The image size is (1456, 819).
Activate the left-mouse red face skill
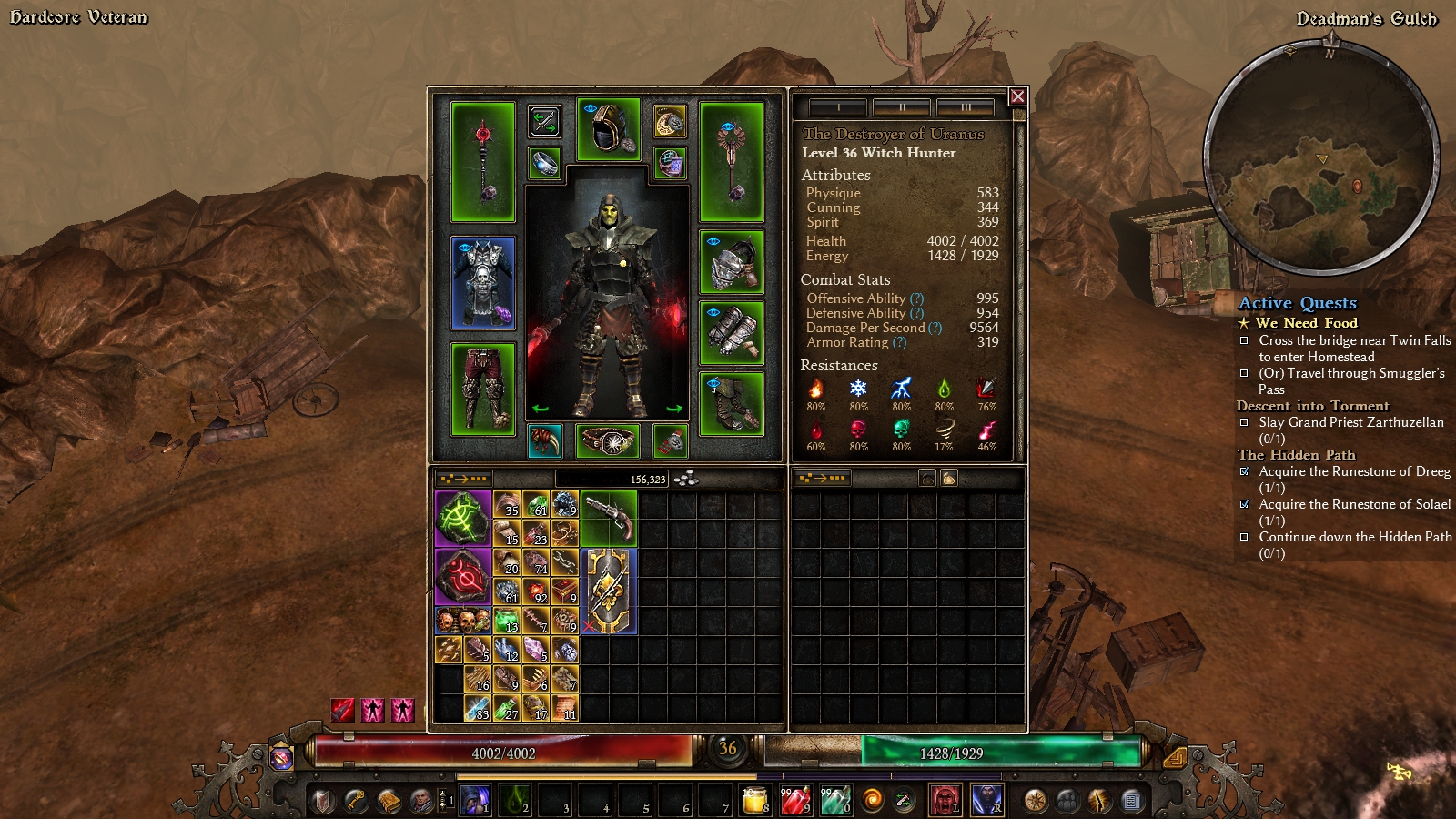[x=945, y=800]
